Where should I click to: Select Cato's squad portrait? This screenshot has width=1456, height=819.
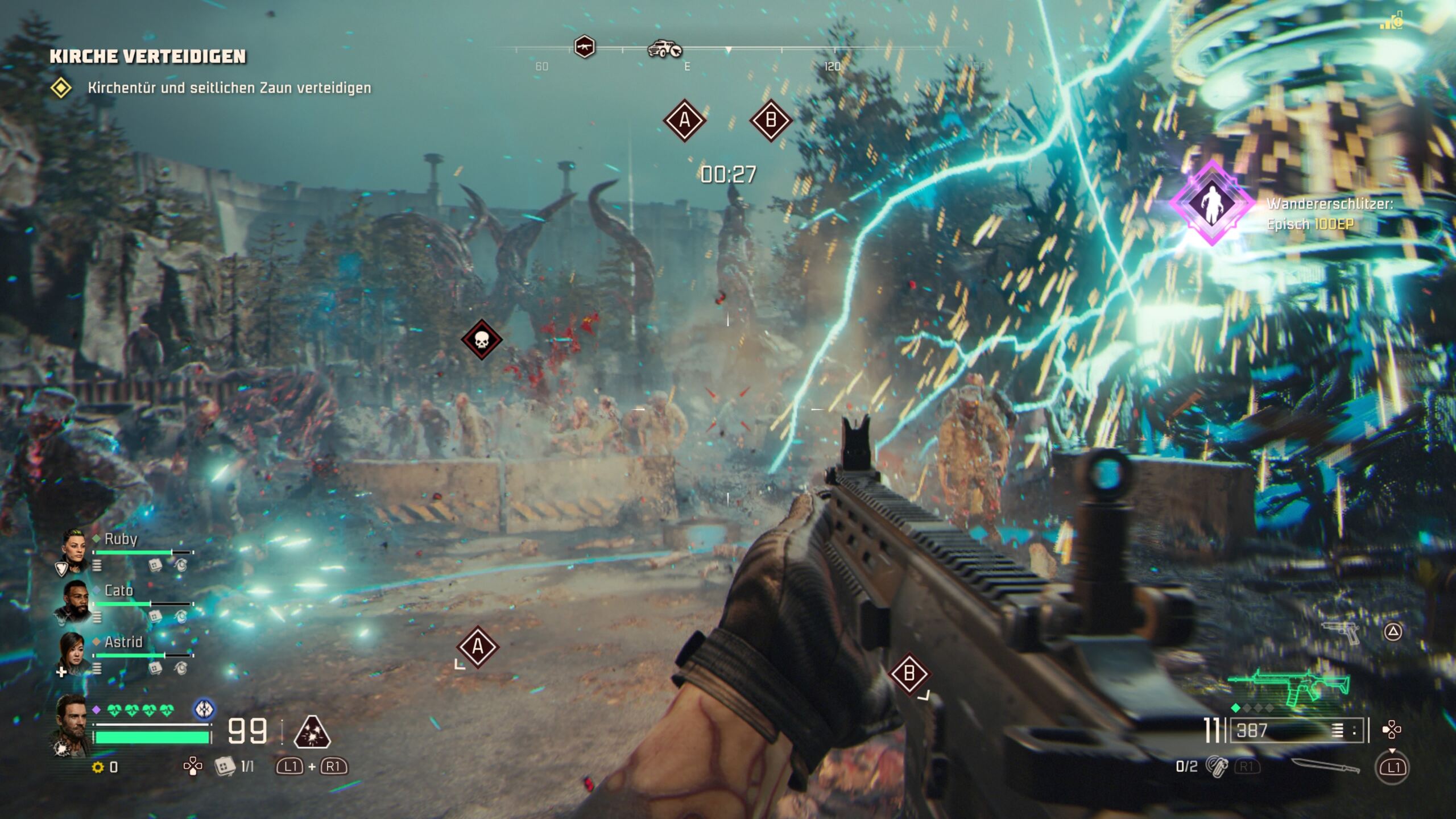tap(74, 602)
